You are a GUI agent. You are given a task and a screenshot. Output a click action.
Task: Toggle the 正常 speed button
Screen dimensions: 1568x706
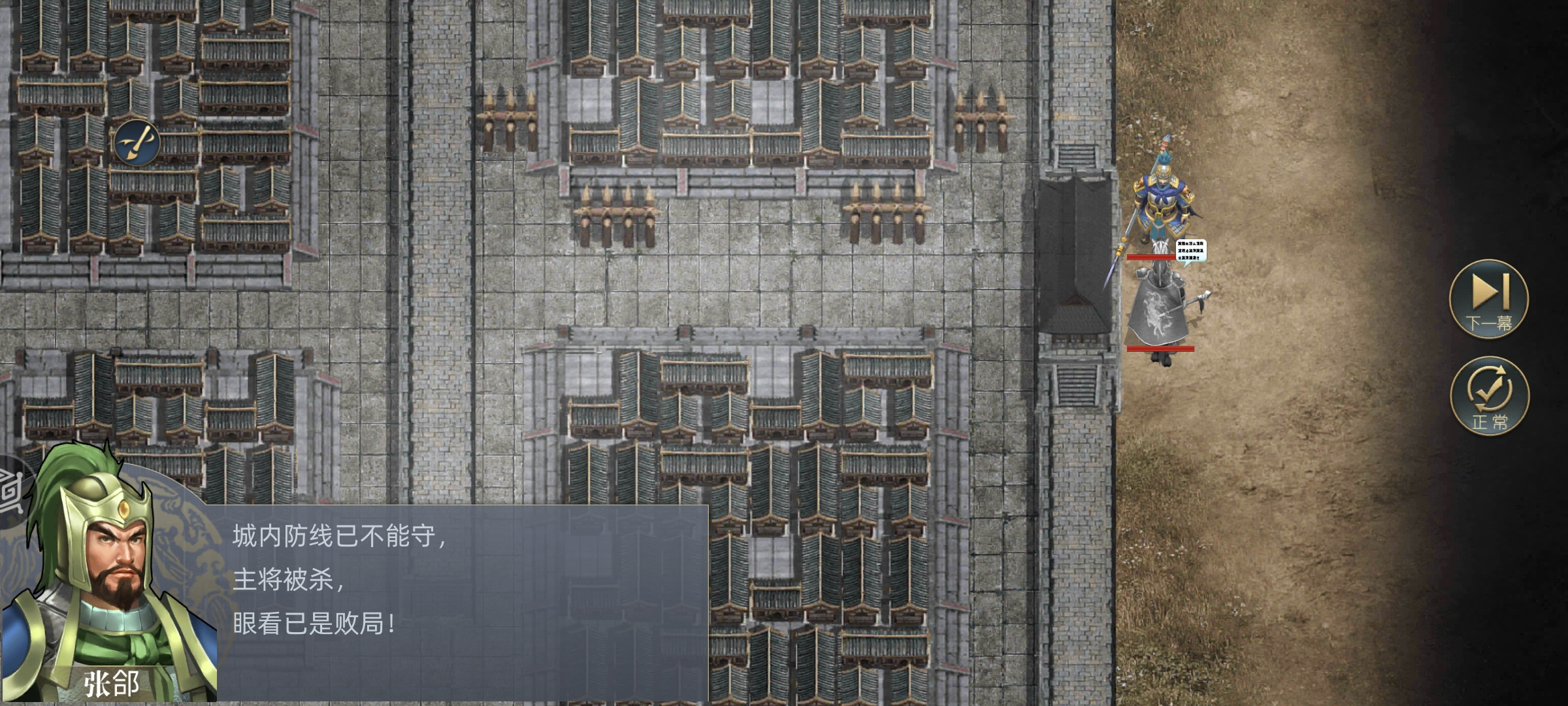click(x=1489, y=395)
